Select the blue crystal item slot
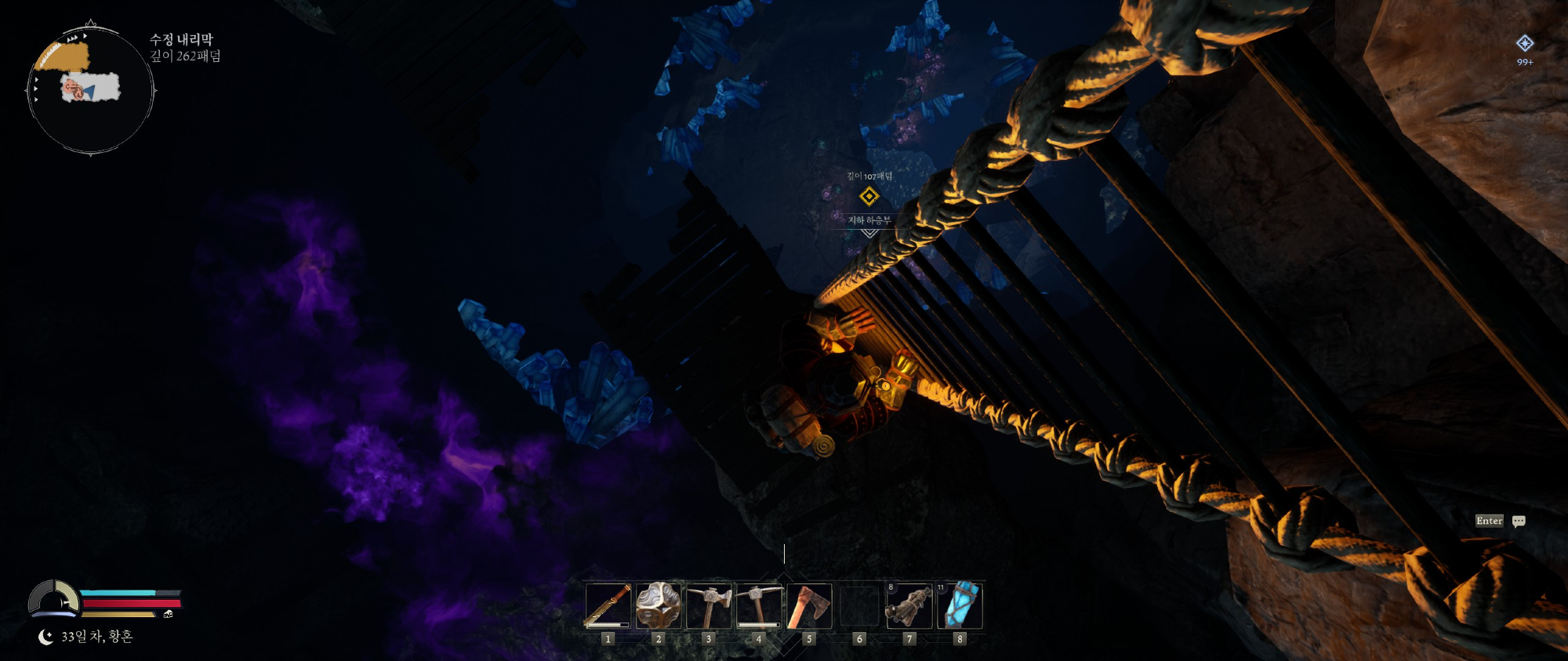The height and width of the screenshot is (661, 1568). [x=960, y=606]
